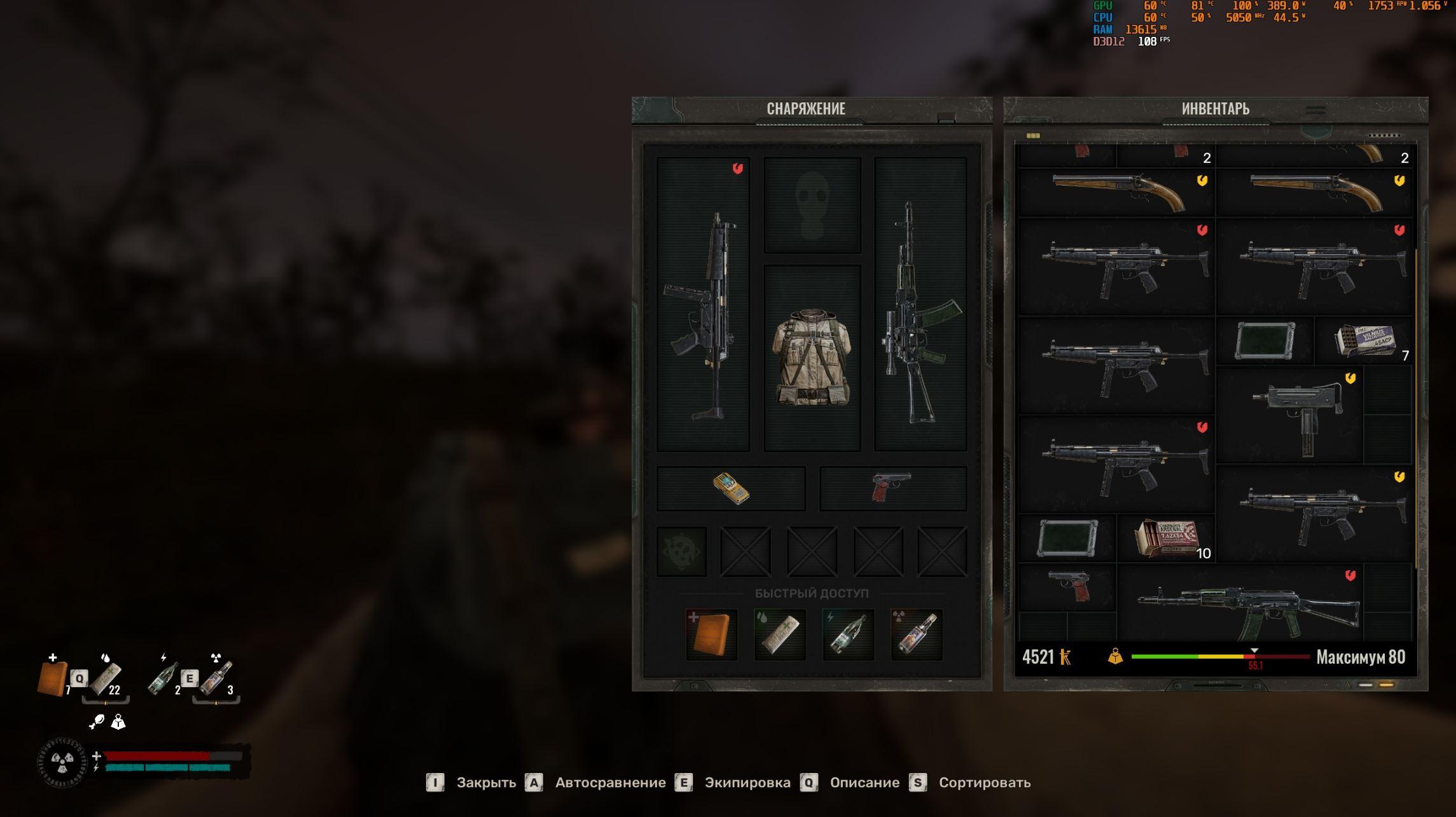
Task: Pick the pistol in the Инвентарь grid
Action: tap(1068, 586)
